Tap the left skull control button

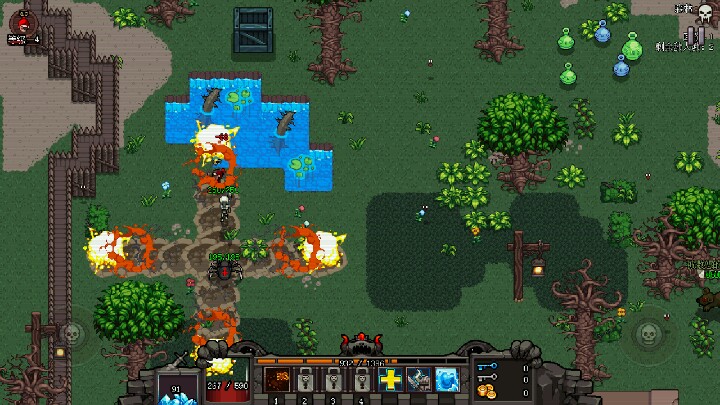pyautogui.click(x=70, y=332)
